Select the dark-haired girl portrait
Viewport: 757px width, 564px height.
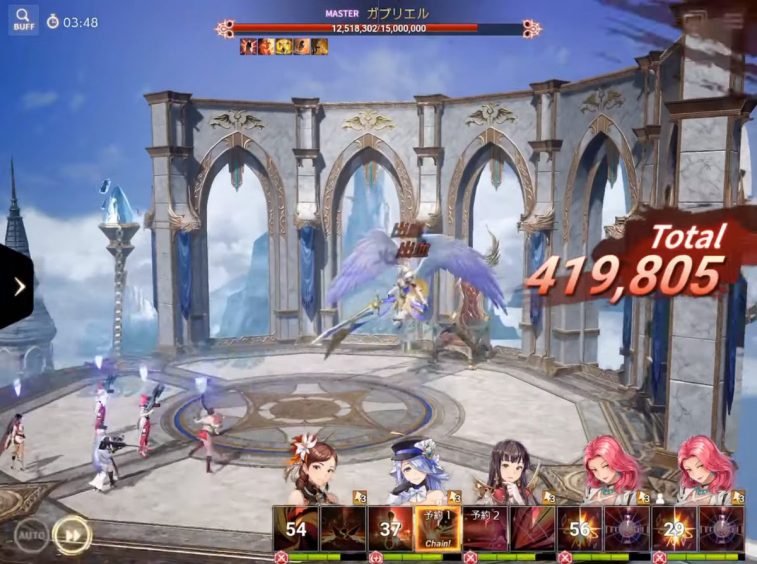pyautogui.click(x=508, y=470)
